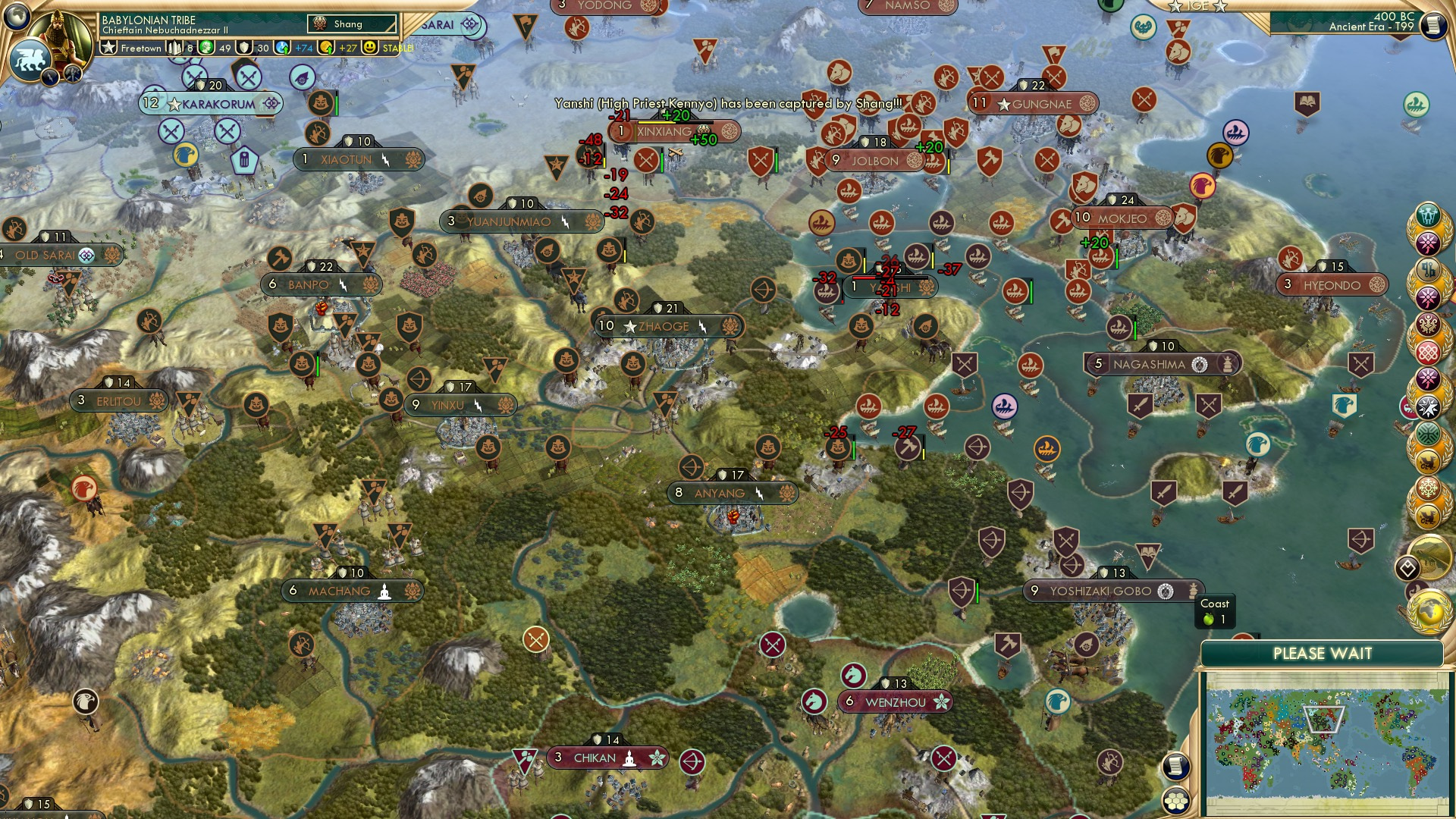Click the key-symbol religion medallion
Image resolution: width=1456 pixels, height=819 pixels.
(1429, 269)
